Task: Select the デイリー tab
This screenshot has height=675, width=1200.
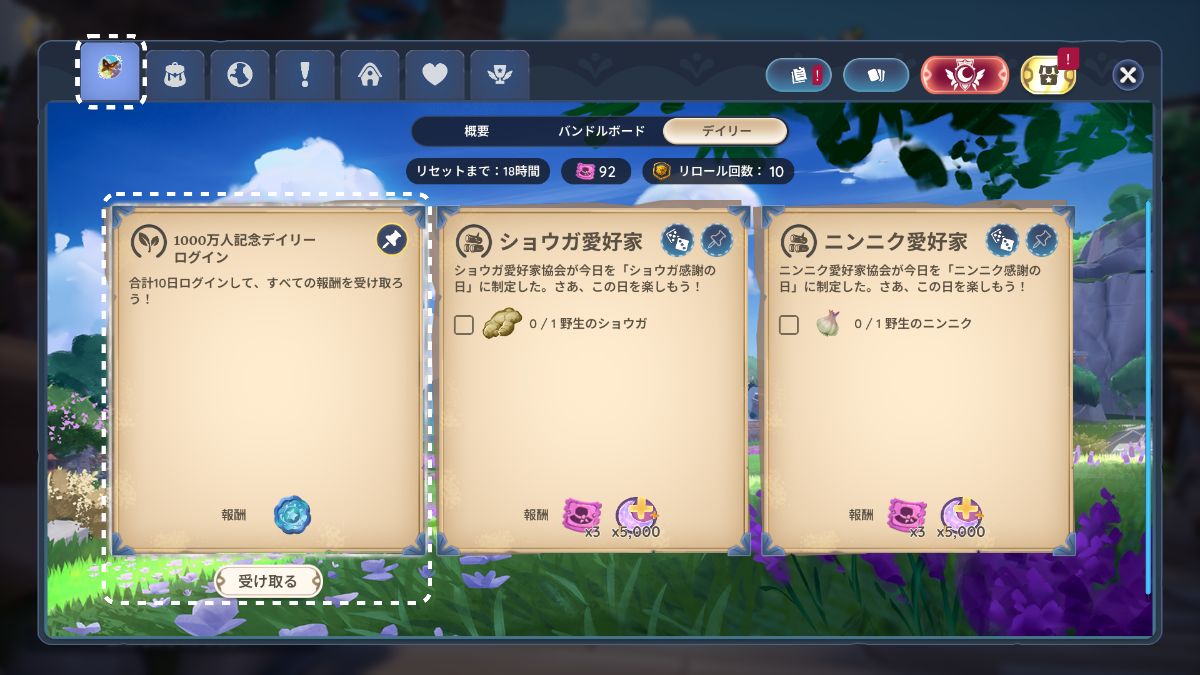Action: pos(725,131)
